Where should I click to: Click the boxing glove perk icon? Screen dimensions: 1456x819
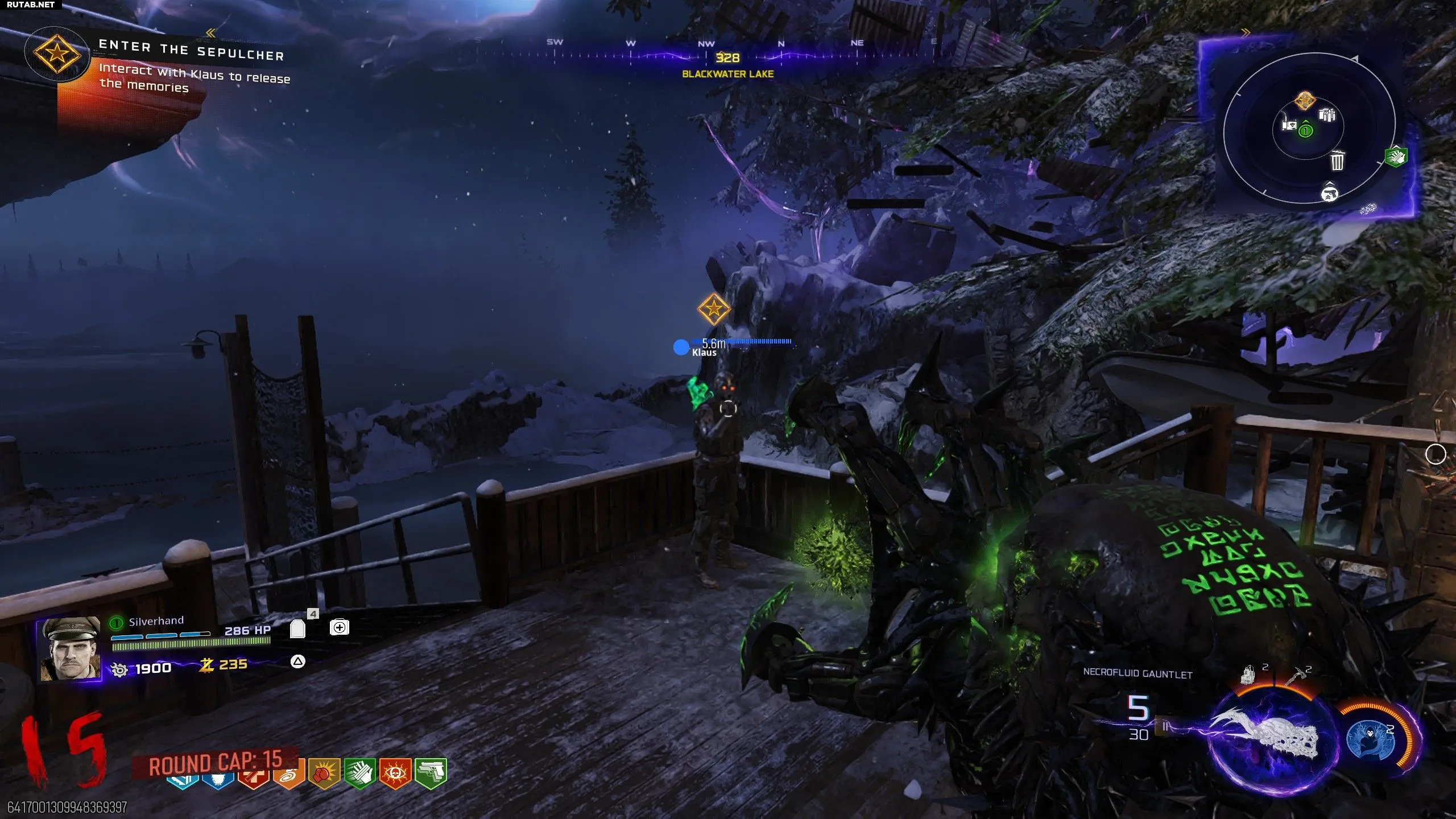(x=324, y=773)
